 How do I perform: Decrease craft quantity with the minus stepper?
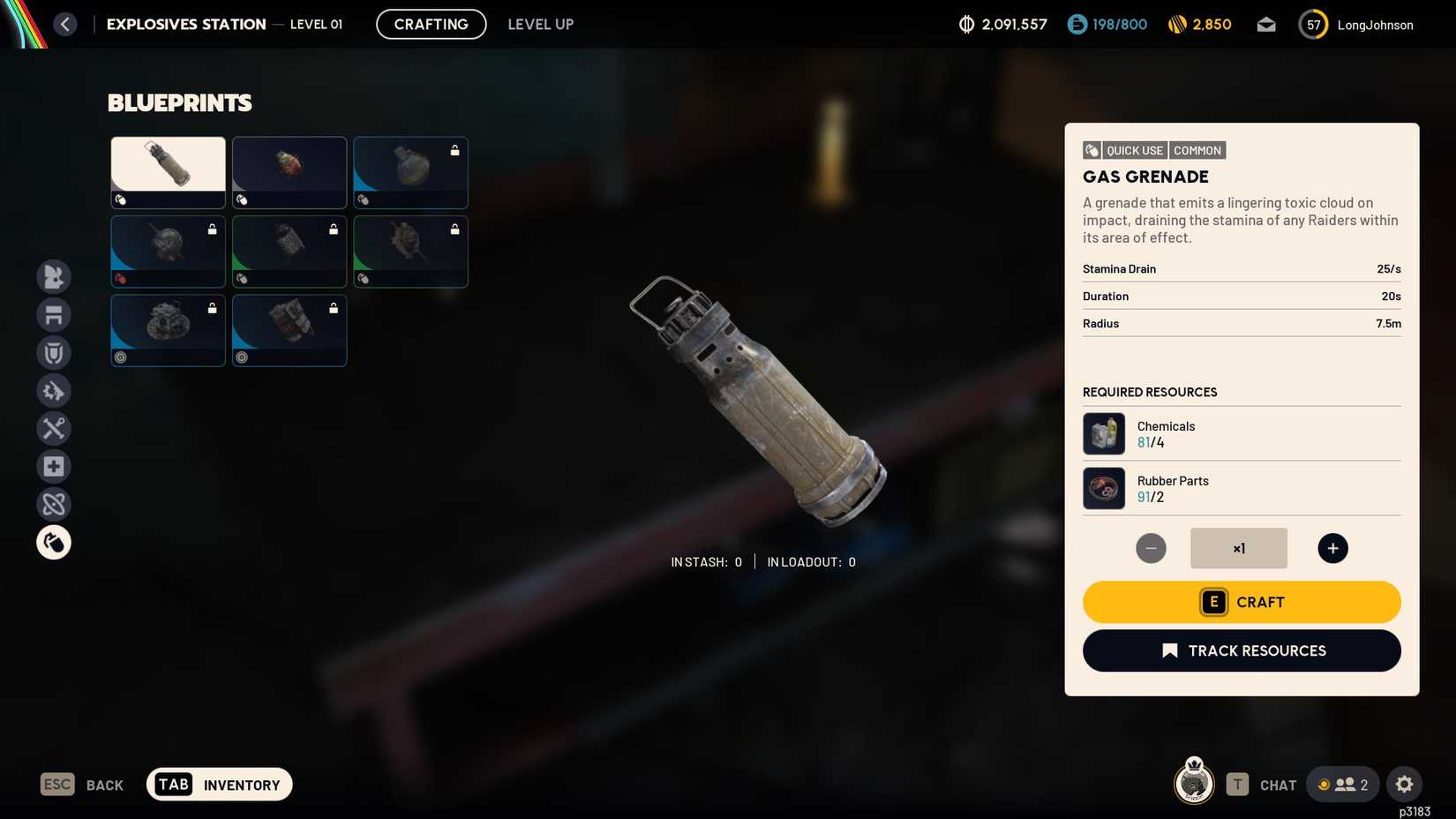click(1151, 548)
